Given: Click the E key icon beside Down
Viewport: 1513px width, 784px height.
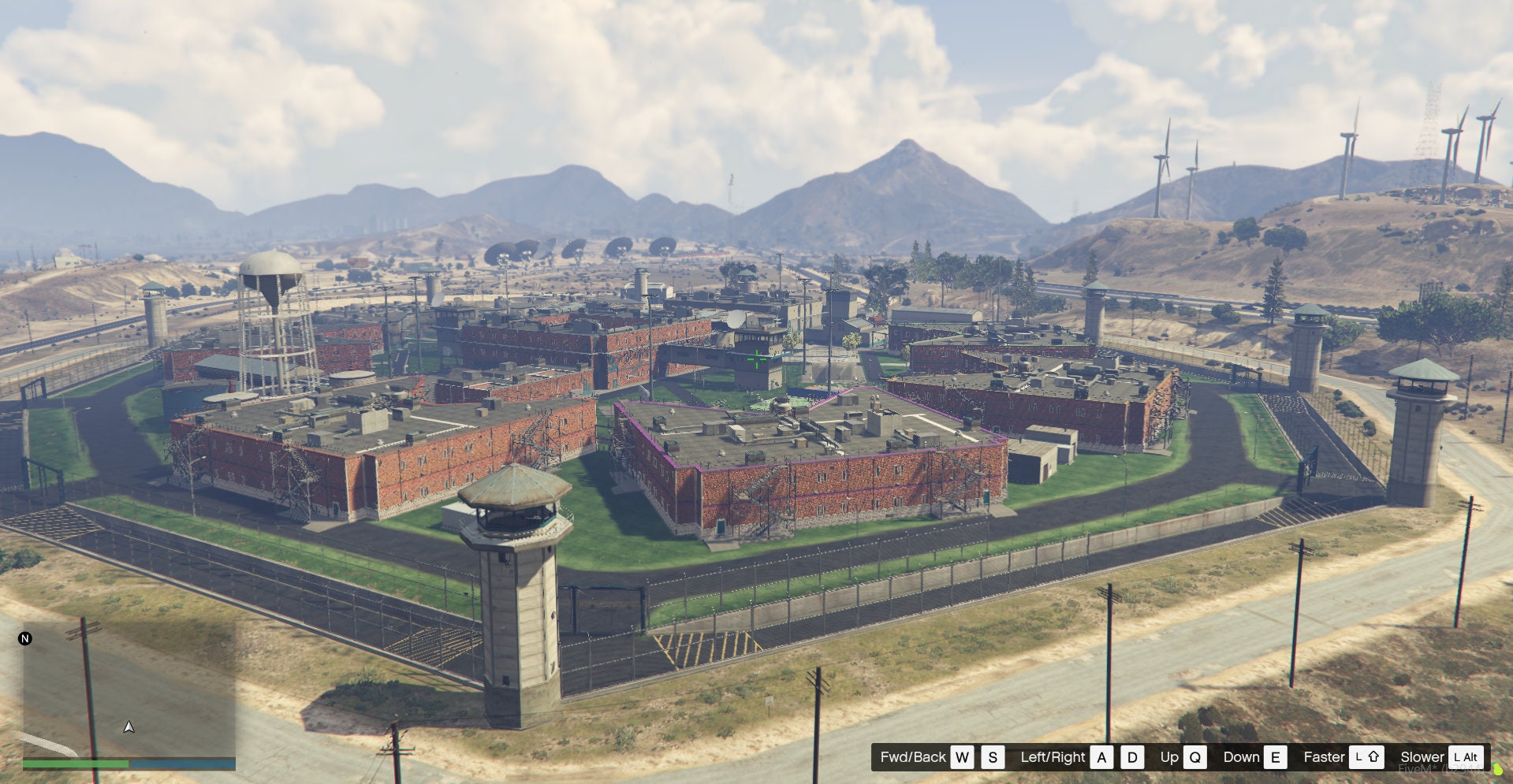Looking at the screenshot, I should click(1275, 756).
